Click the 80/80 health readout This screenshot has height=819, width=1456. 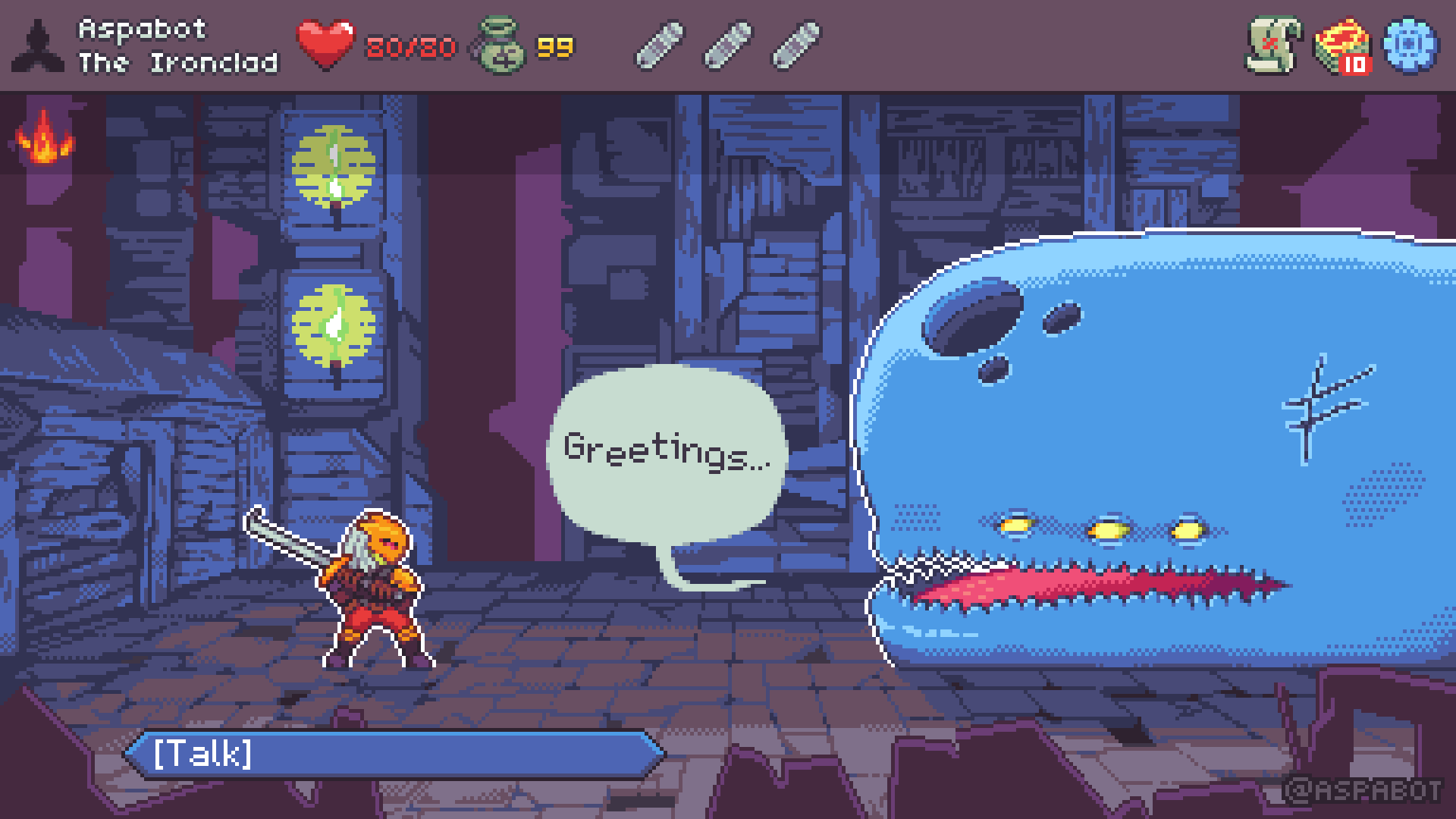tap(409, 47)
